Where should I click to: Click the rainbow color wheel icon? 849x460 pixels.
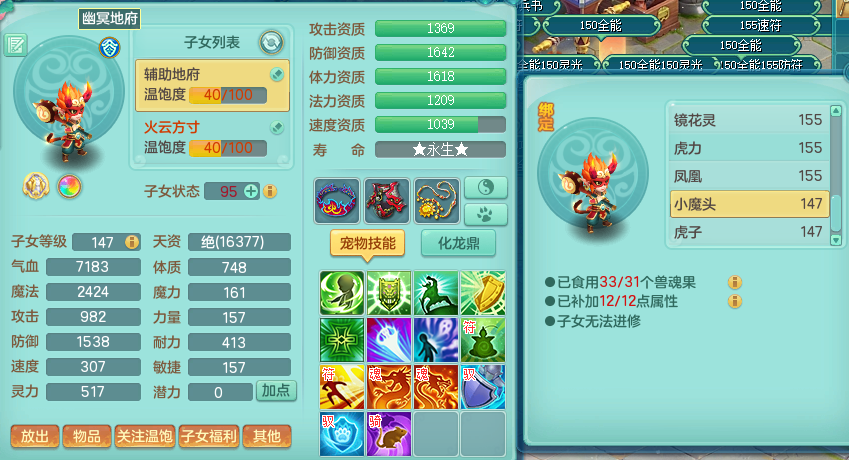pos(69,186)
